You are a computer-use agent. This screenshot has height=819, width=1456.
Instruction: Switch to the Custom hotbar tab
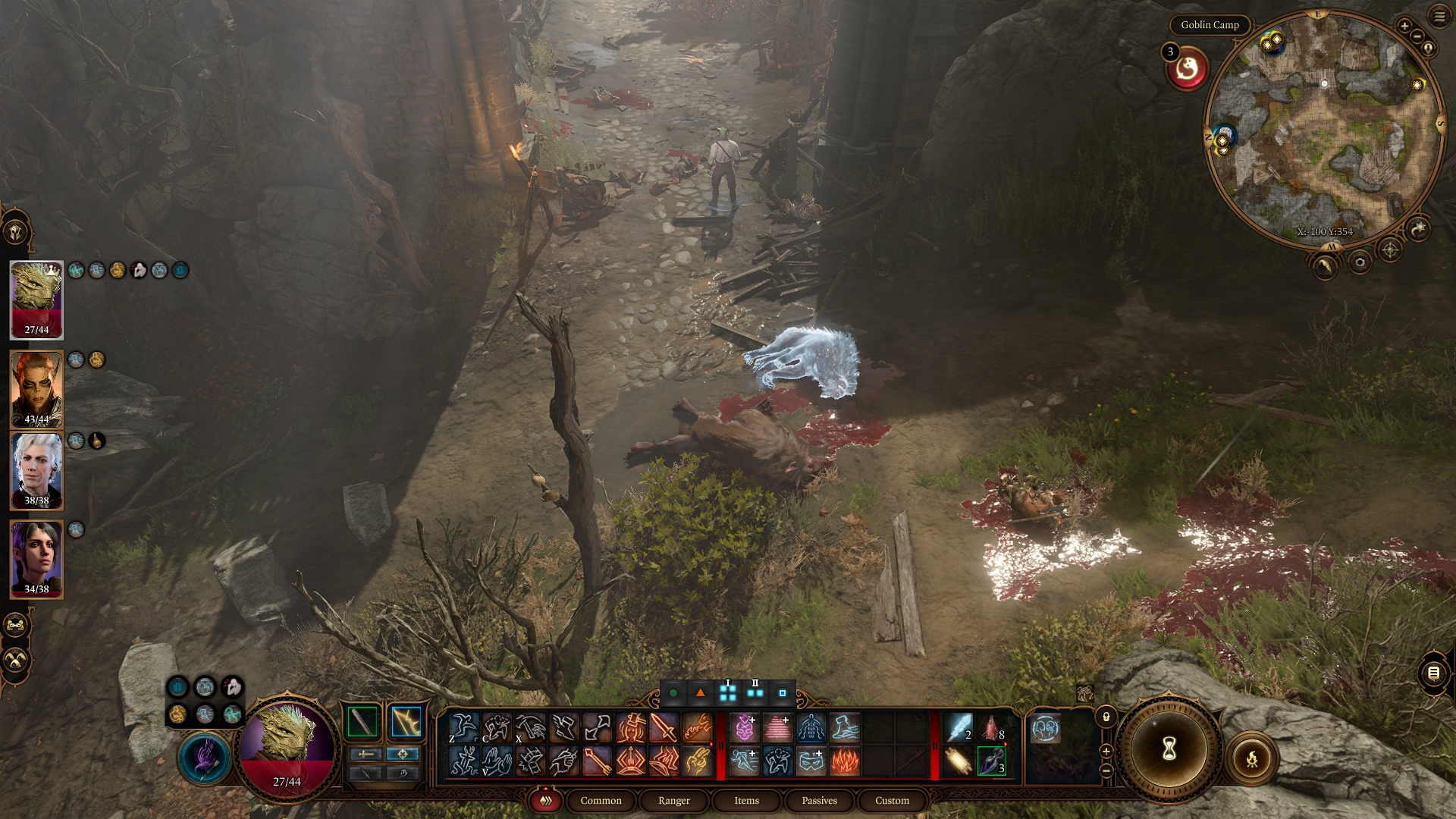coord(892,801)
